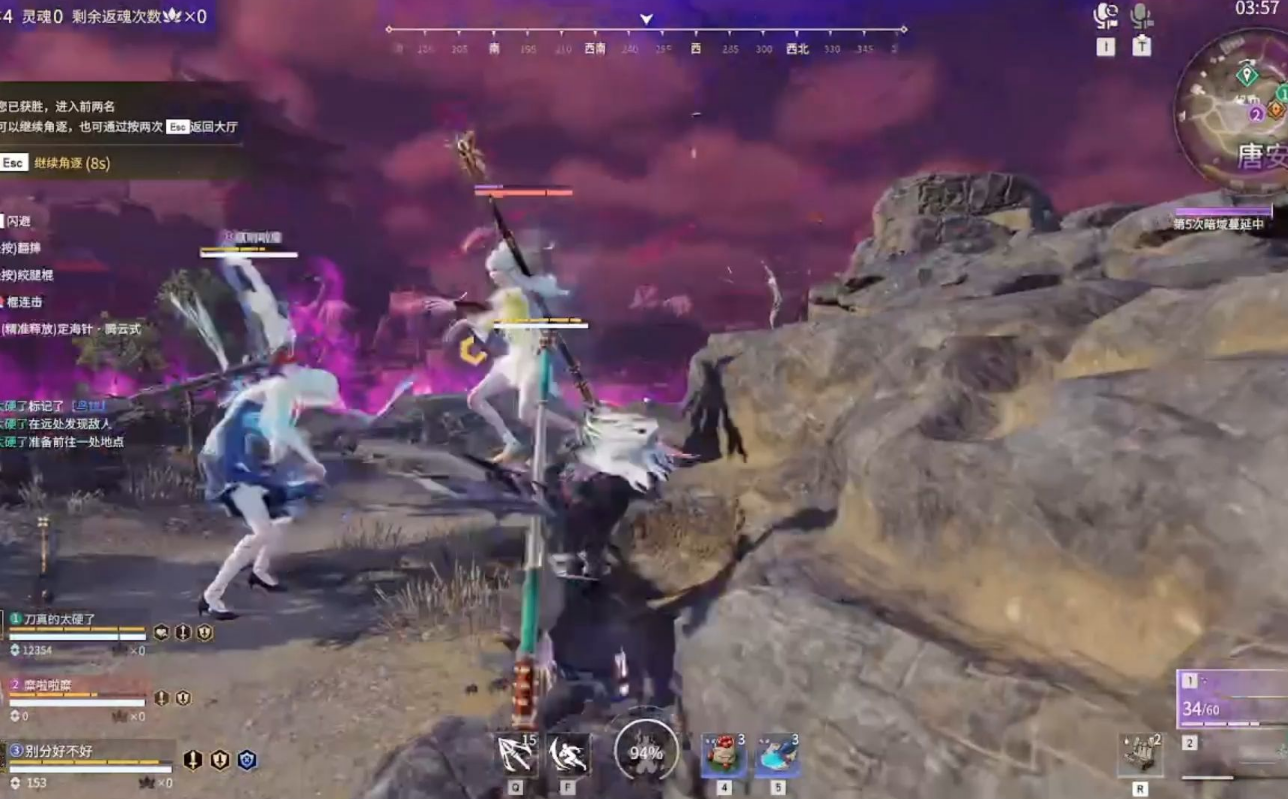Toggle the microphone icon
Viewport: 1288px width, 799px height.
pyautogui.click(x=1141, y=16)
